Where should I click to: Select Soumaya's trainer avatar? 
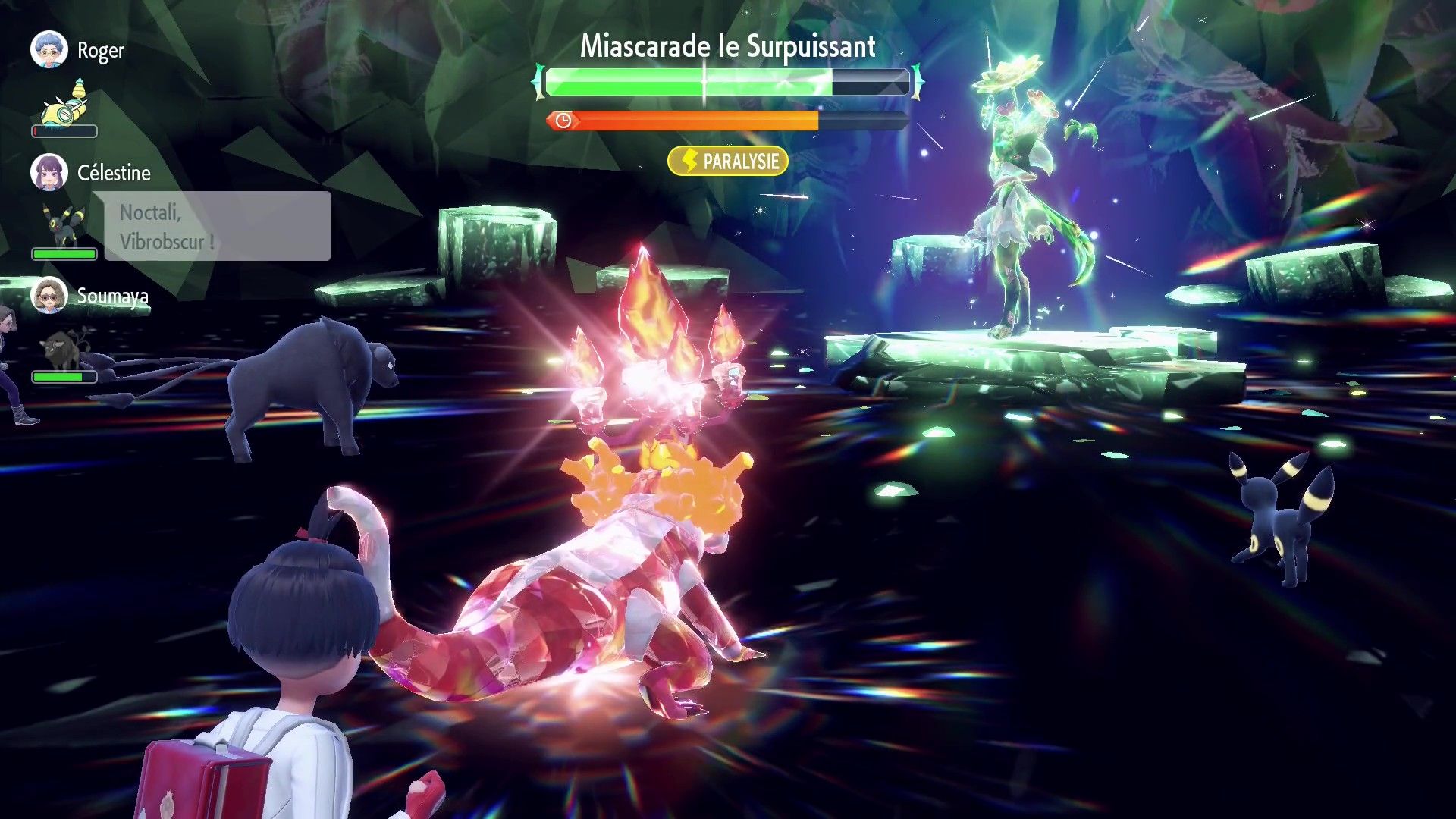pyautogui.click(x=49, y=295)
